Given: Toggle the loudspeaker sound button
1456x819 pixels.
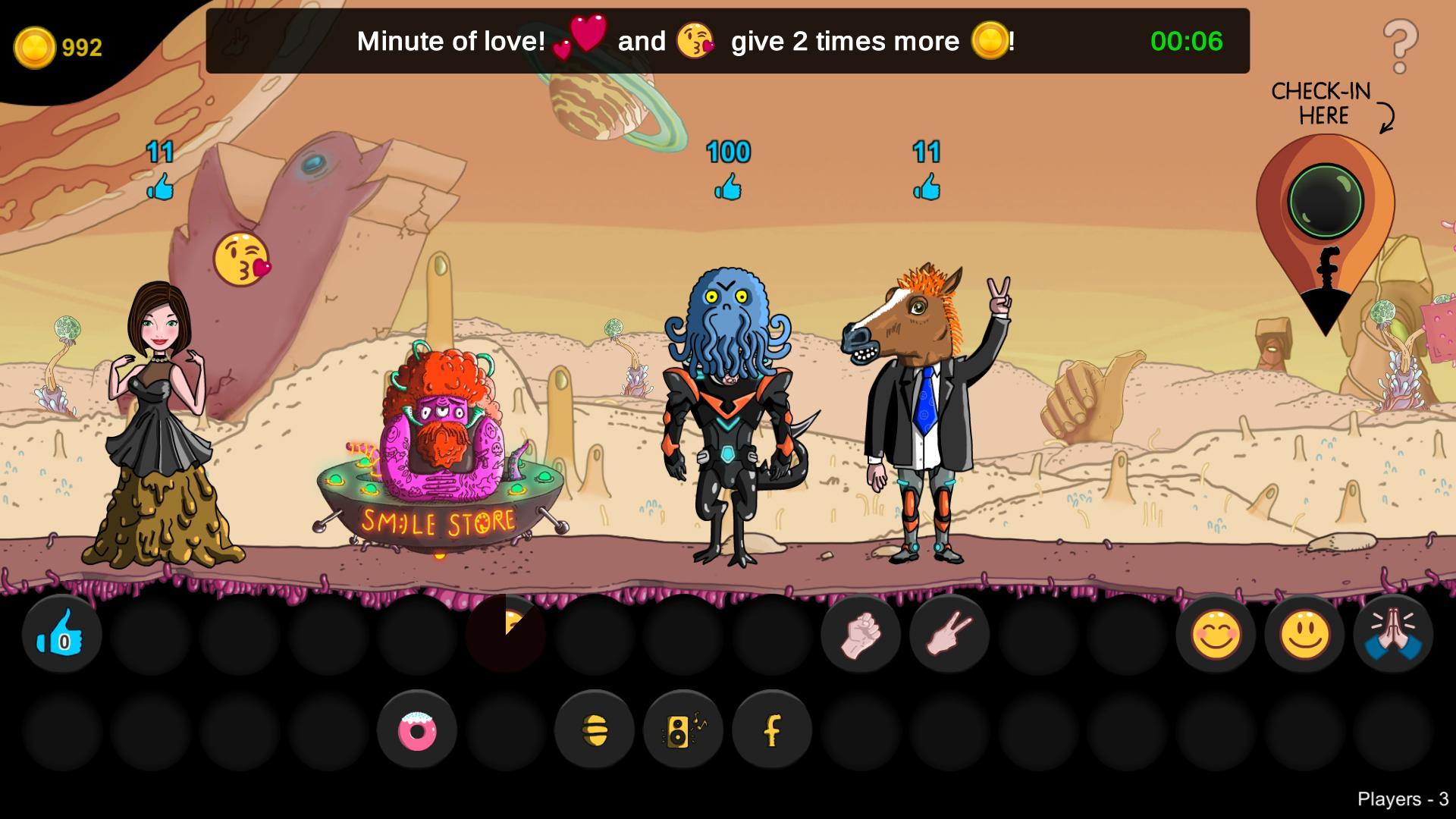Looking at the screenshot, I should 682,731.
